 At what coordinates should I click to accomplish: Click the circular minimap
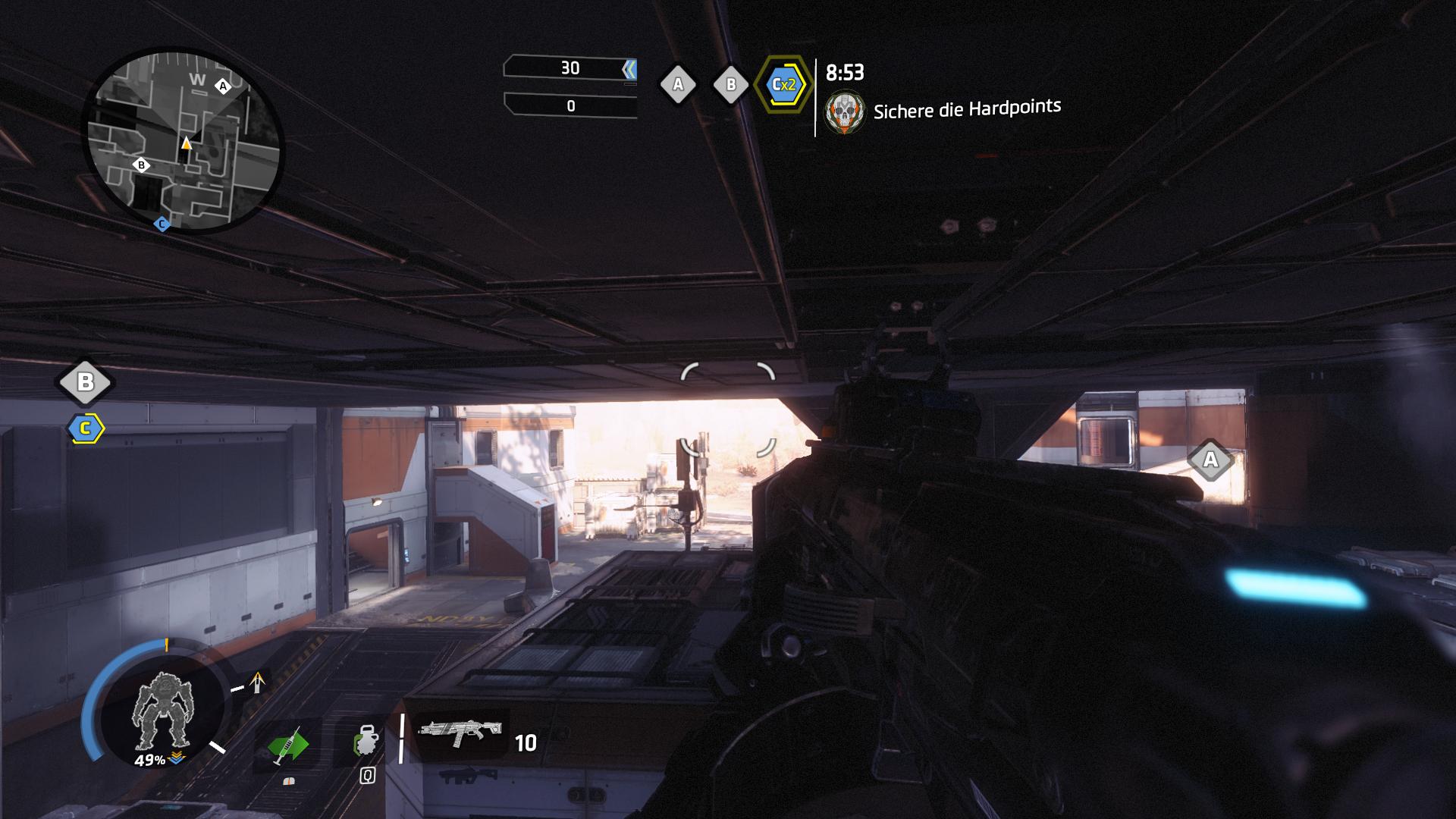click(x=184, y=141)
